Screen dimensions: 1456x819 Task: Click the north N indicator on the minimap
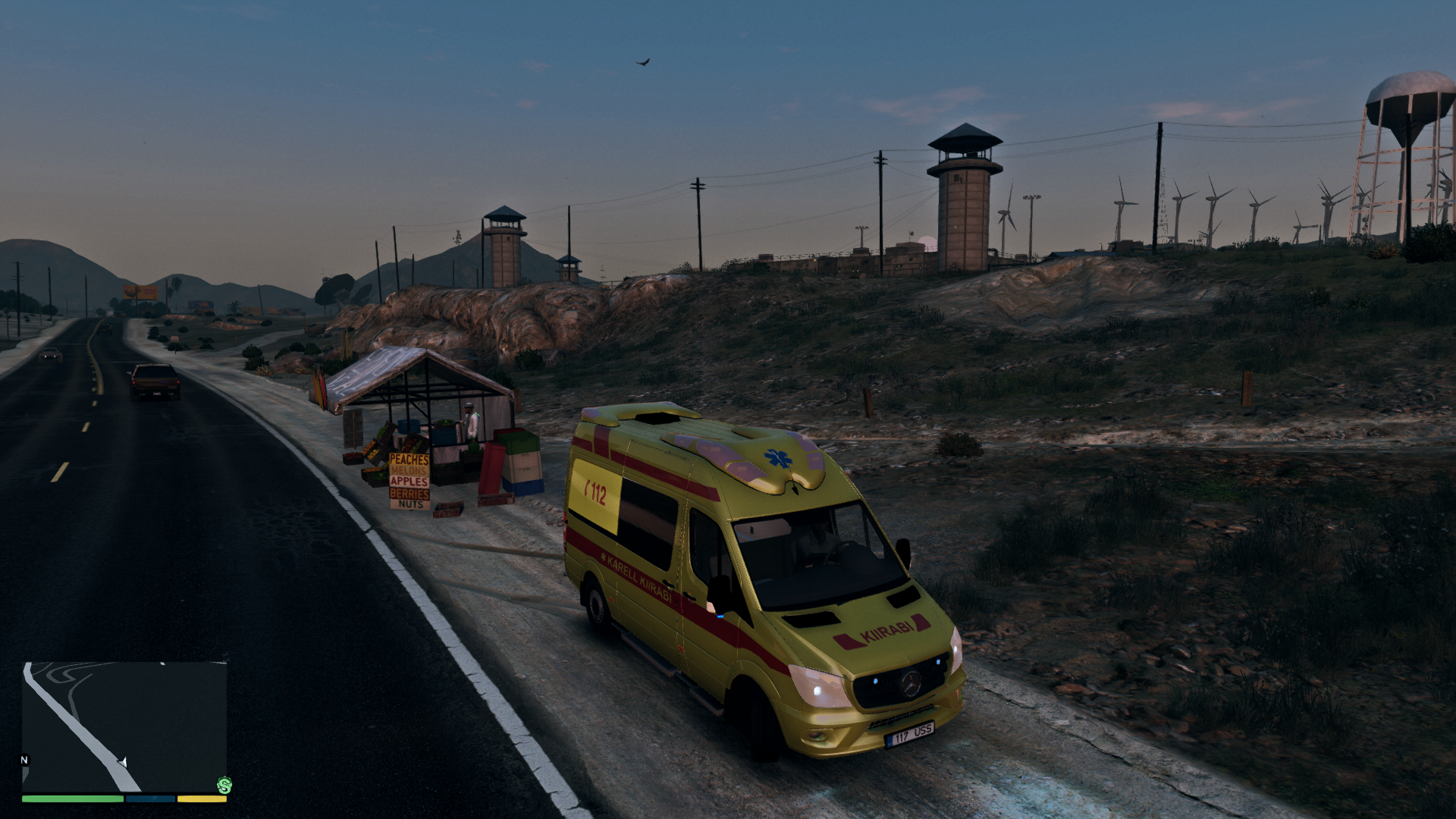pos(24,760)
